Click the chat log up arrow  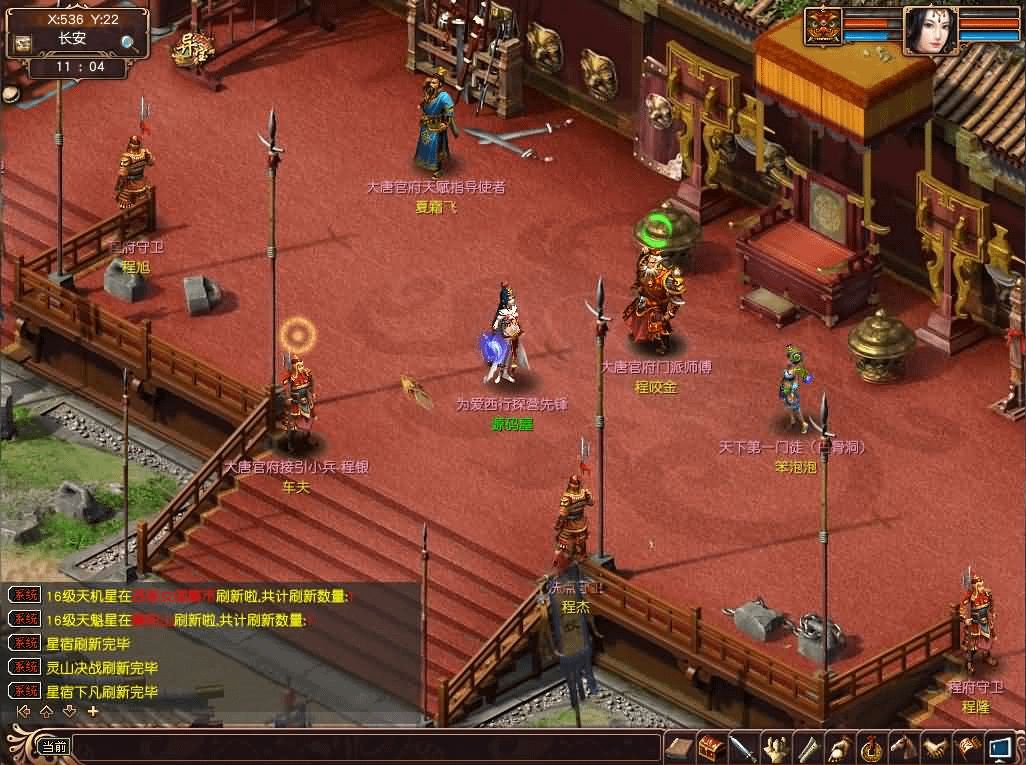click(46, 711)
